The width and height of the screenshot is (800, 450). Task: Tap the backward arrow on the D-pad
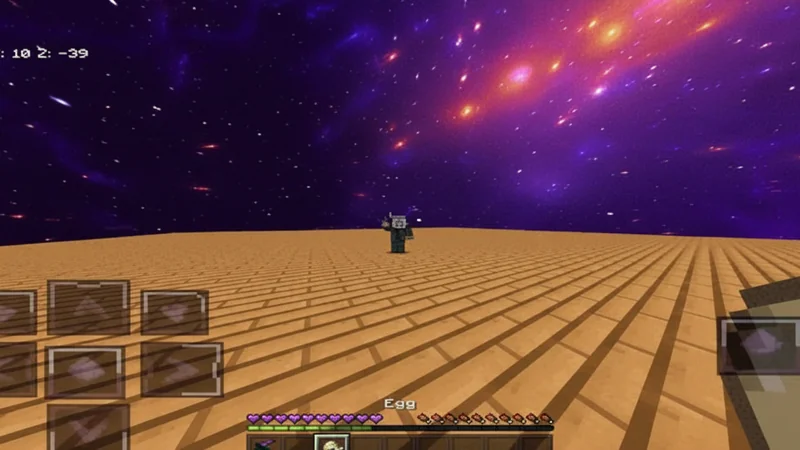pyautogui.click(x=88, y=426)
